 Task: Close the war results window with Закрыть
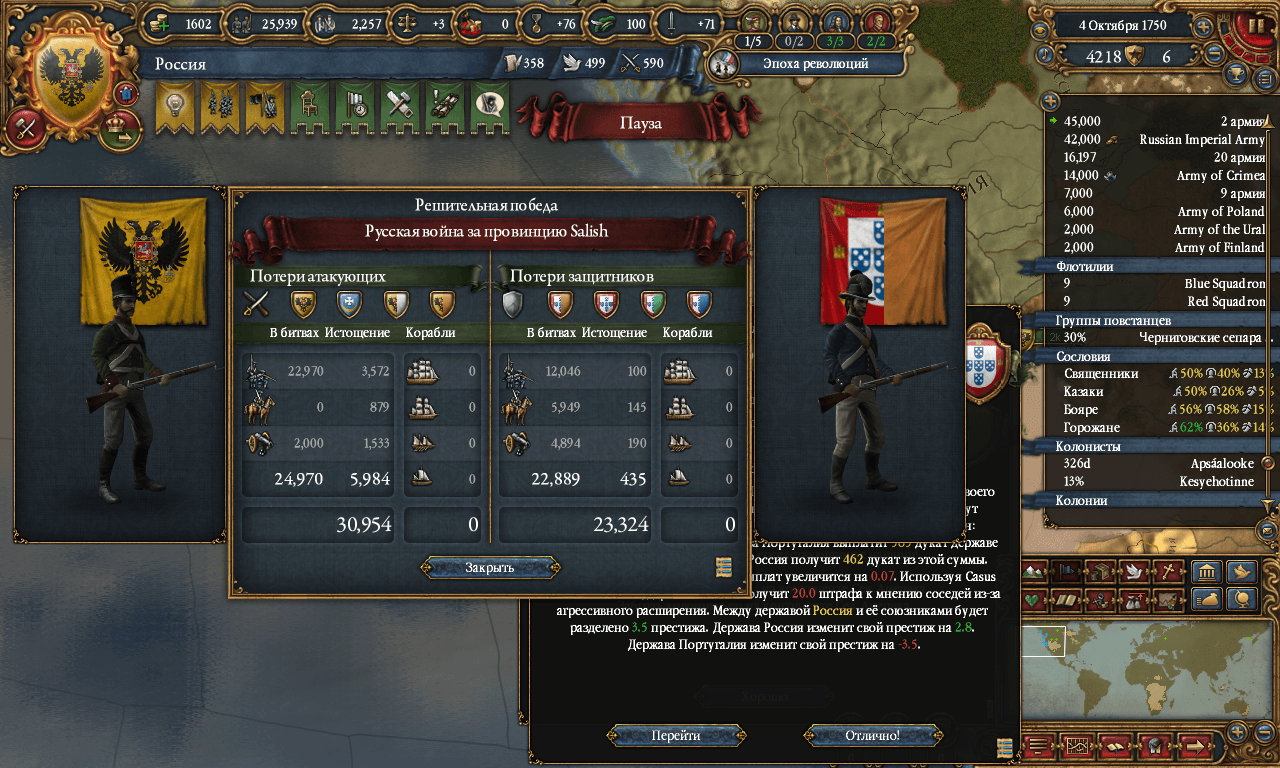click(490, 568)
